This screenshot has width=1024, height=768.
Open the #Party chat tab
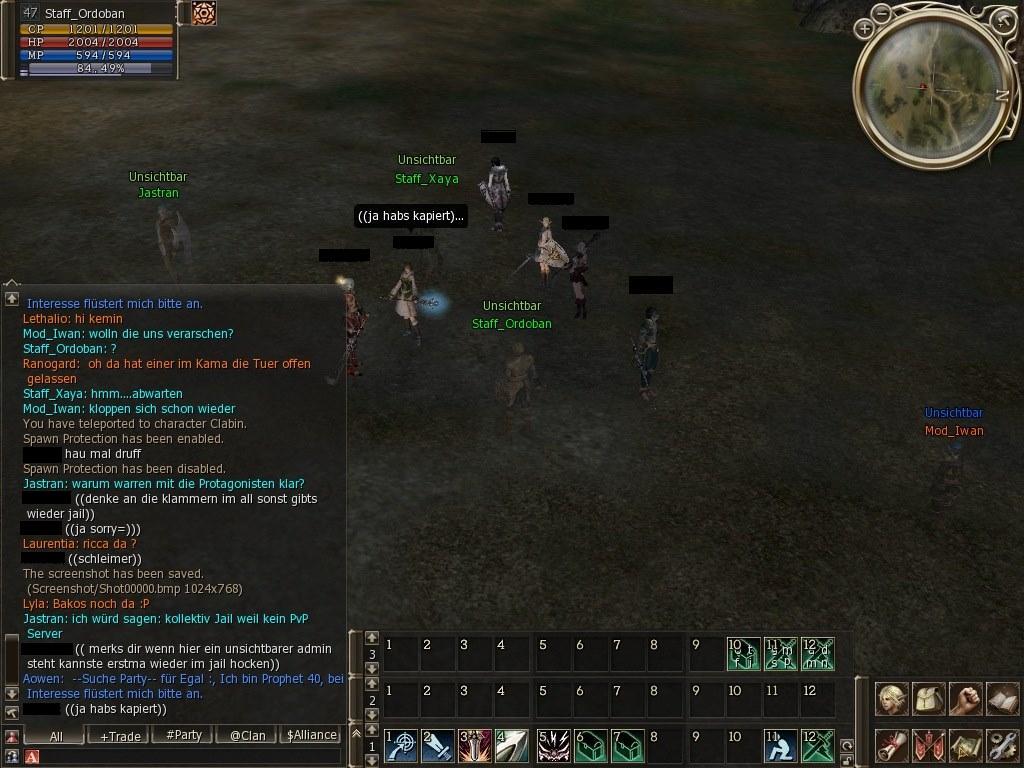tap(184, 735)
